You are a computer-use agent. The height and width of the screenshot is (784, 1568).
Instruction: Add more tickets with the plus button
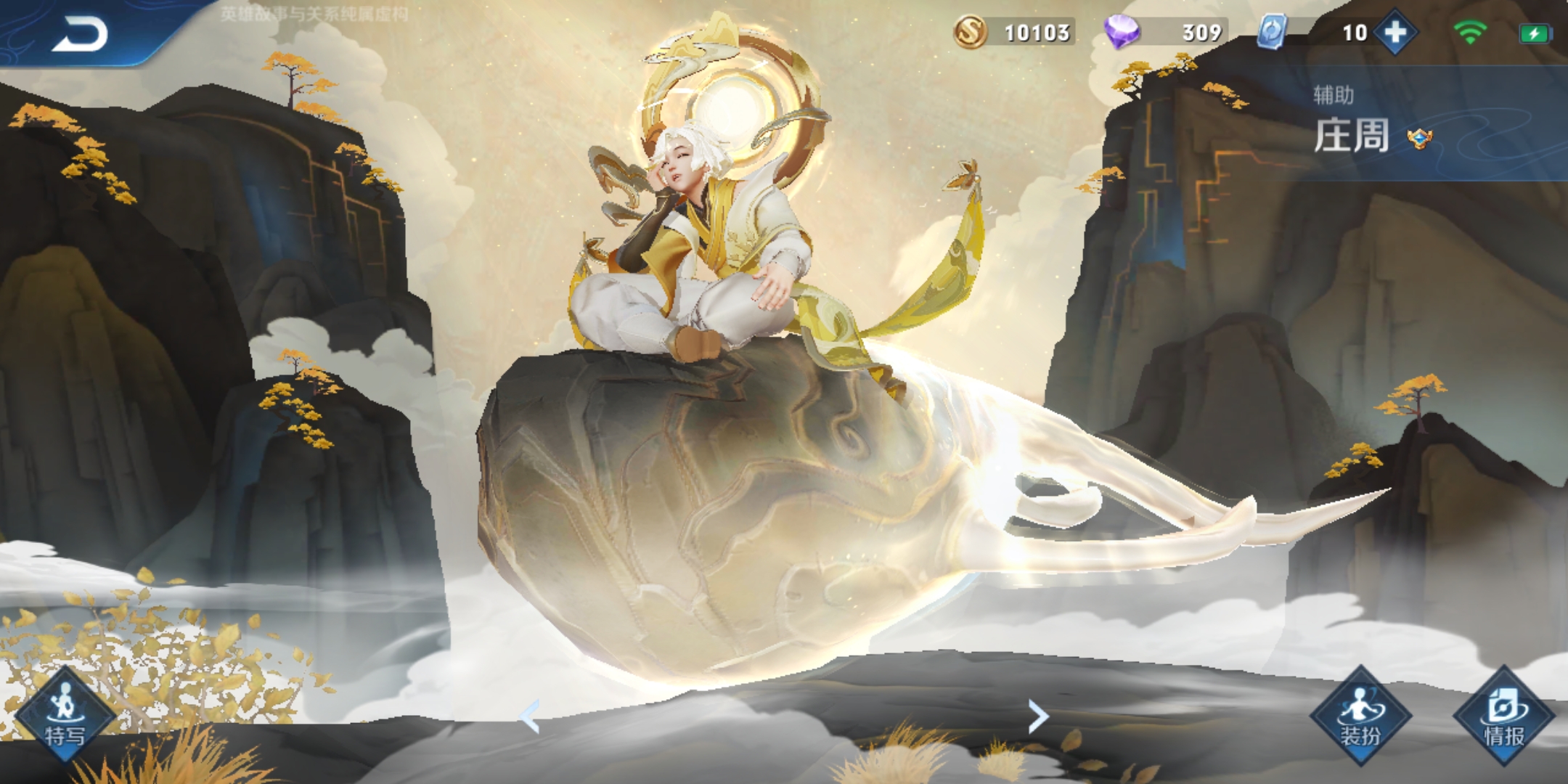click(x=1395, y=33)
